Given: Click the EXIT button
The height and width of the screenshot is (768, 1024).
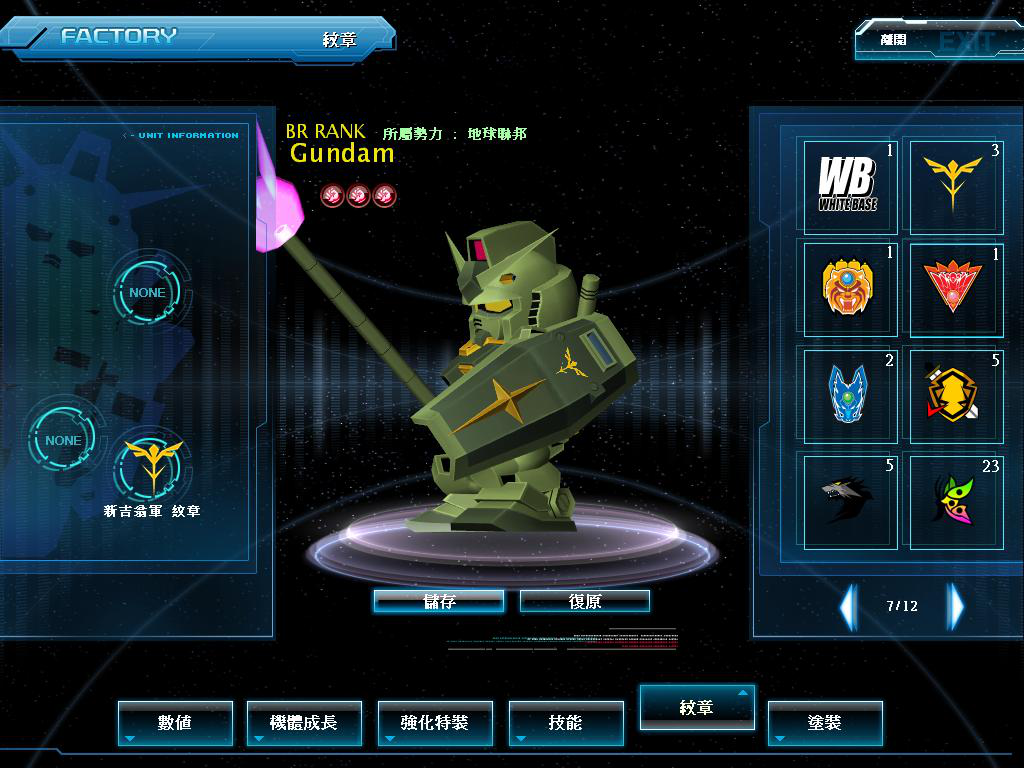Looking at the screenshot, I should [938, 41].
